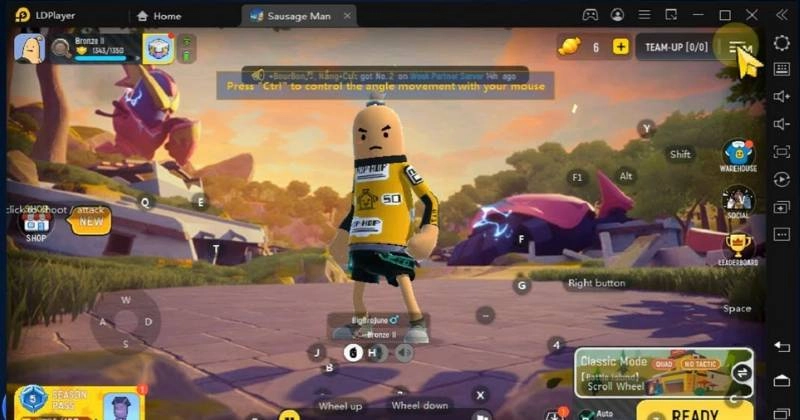Click the yellow plus to add candy currency
Image resolution: width=800 pixels, height=420 pixels.
pos(621,47)
